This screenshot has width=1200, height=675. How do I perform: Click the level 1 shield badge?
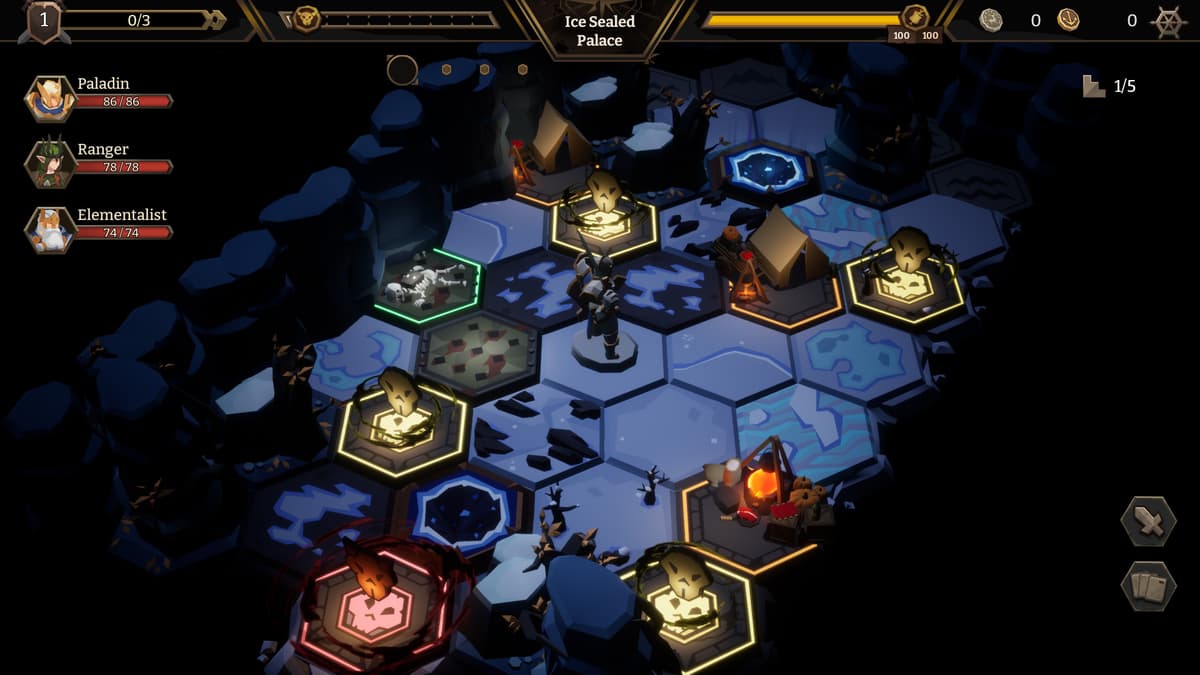pos(44,21)
